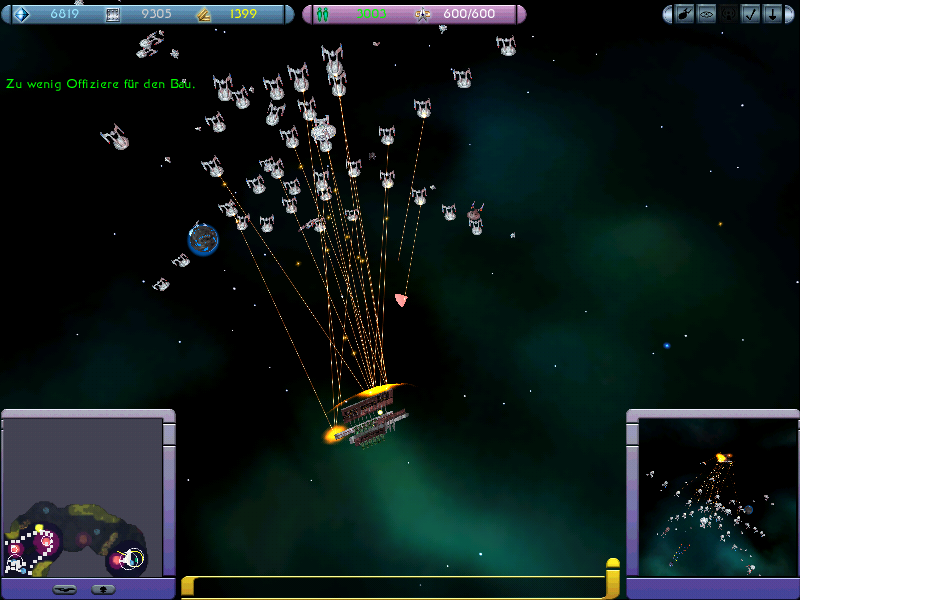Click the yellow command bar

pos(400,587)
